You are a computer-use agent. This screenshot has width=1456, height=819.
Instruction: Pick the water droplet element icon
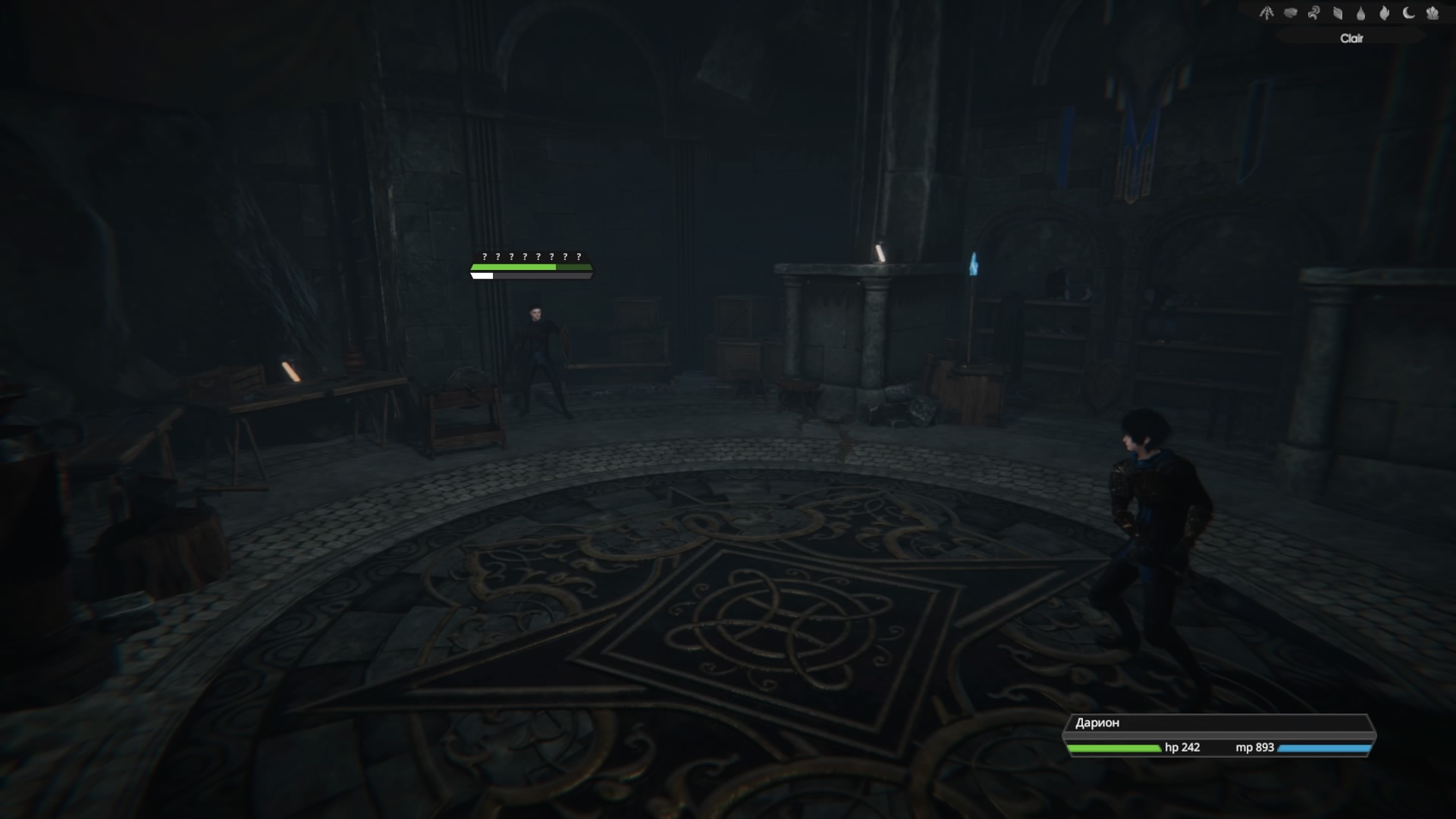1361,13
